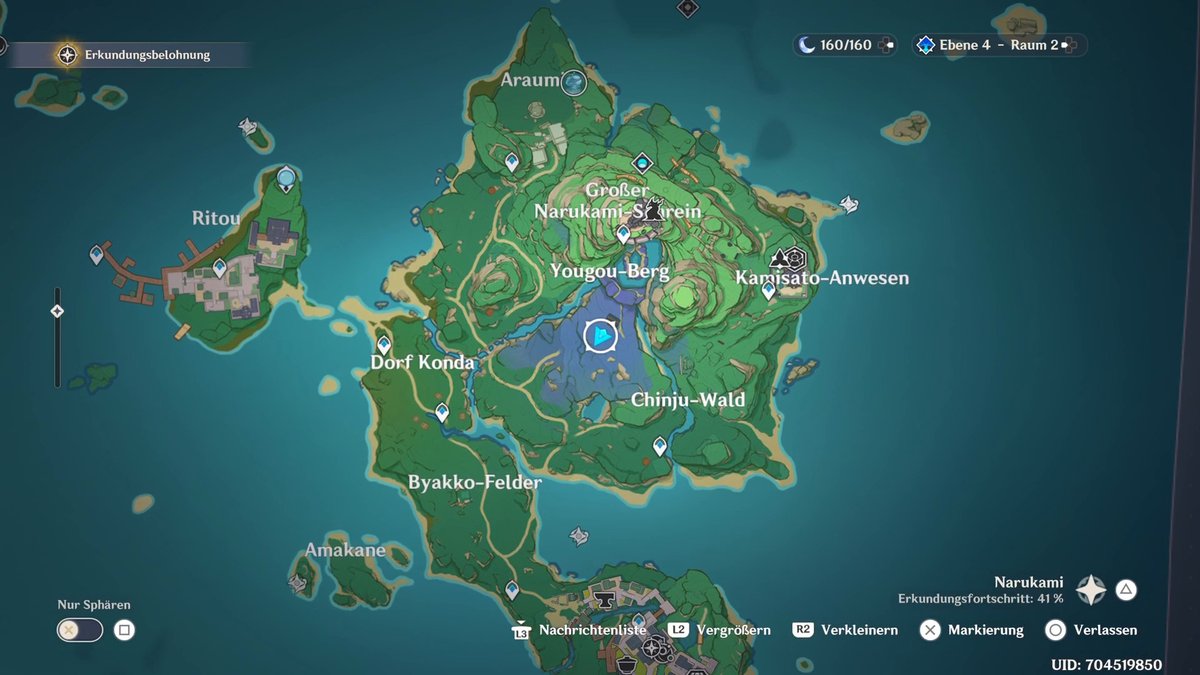Screen dimensions: 1200x675
Task: Open the Erkundungsbelohnung exploration rewards
Action: click(68, 55)
